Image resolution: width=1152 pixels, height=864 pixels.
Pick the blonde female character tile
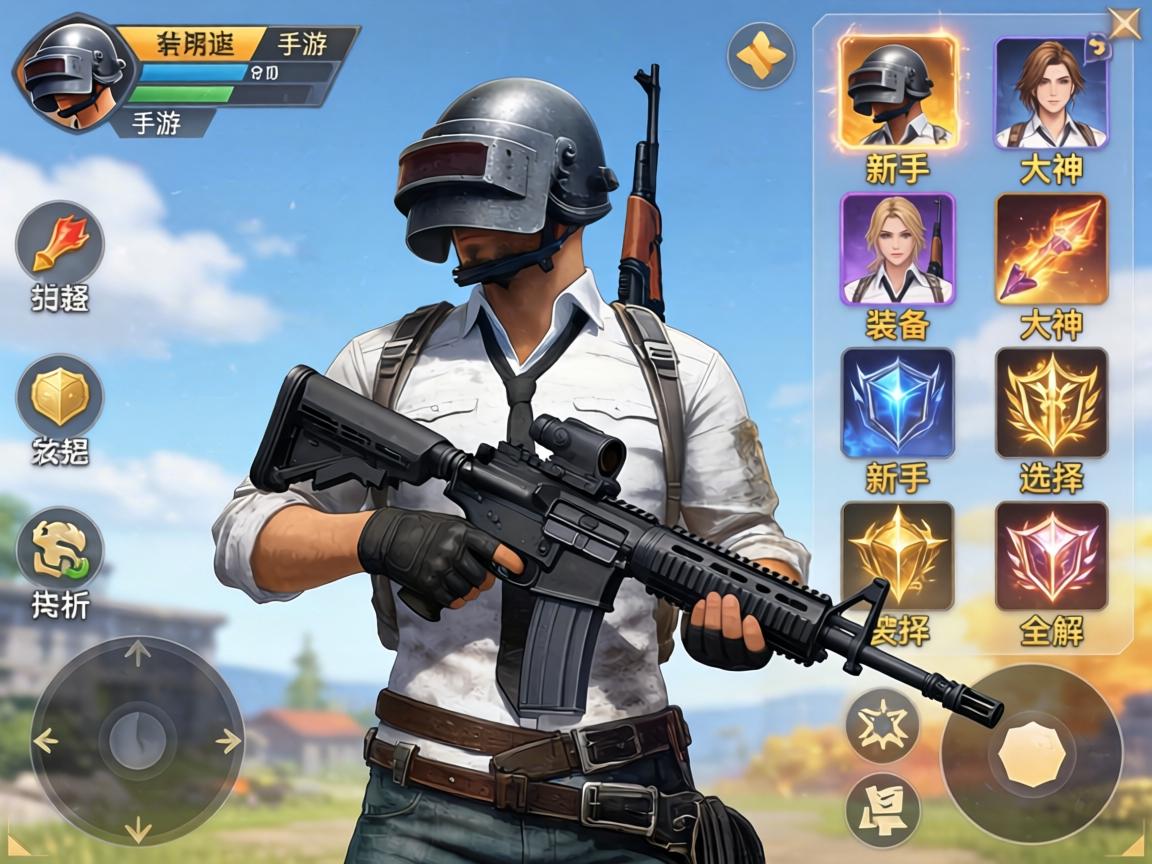pyautogui.click(x=897, y=248)
